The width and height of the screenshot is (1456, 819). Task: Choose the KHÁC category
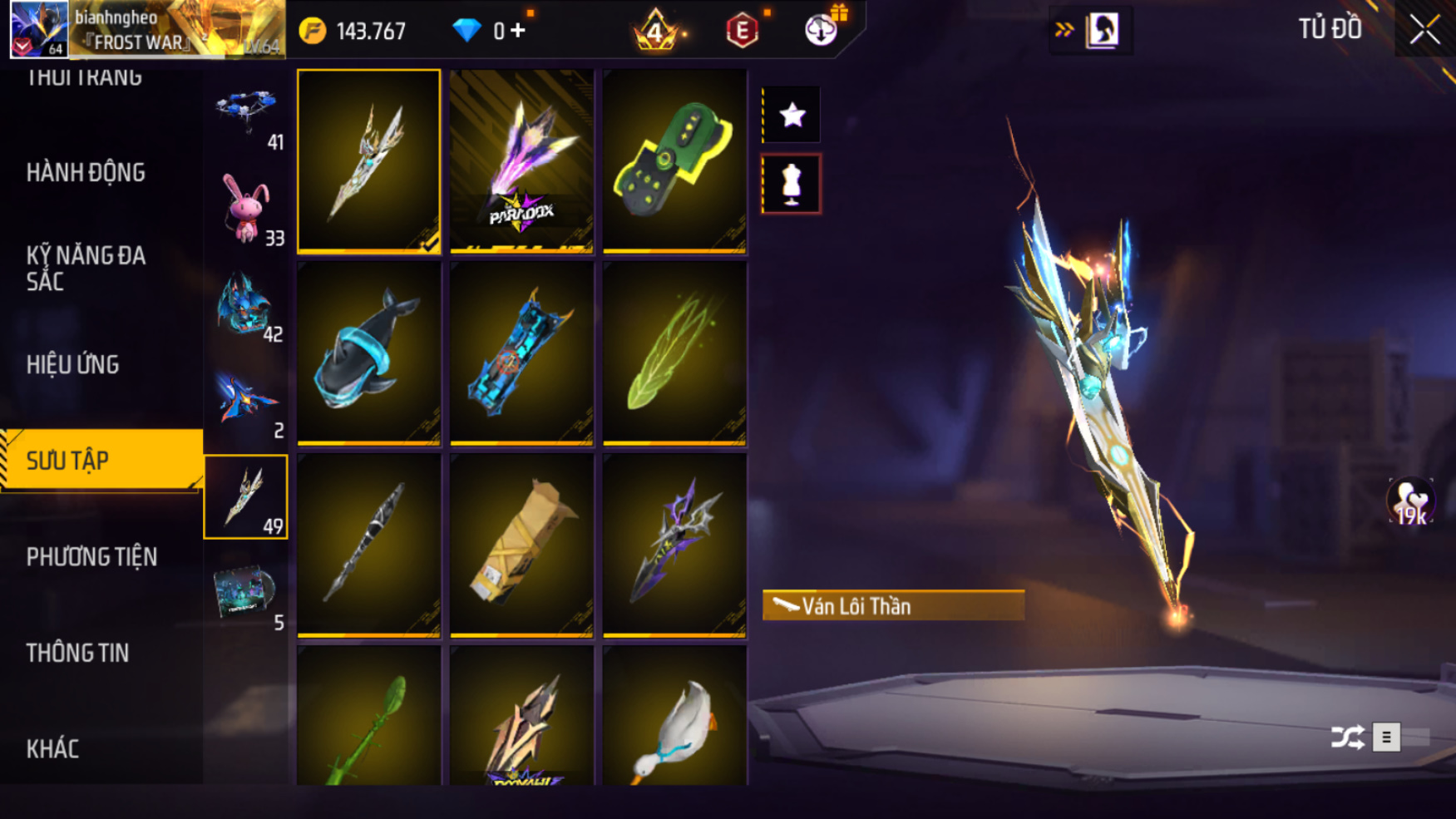point(52,749)
